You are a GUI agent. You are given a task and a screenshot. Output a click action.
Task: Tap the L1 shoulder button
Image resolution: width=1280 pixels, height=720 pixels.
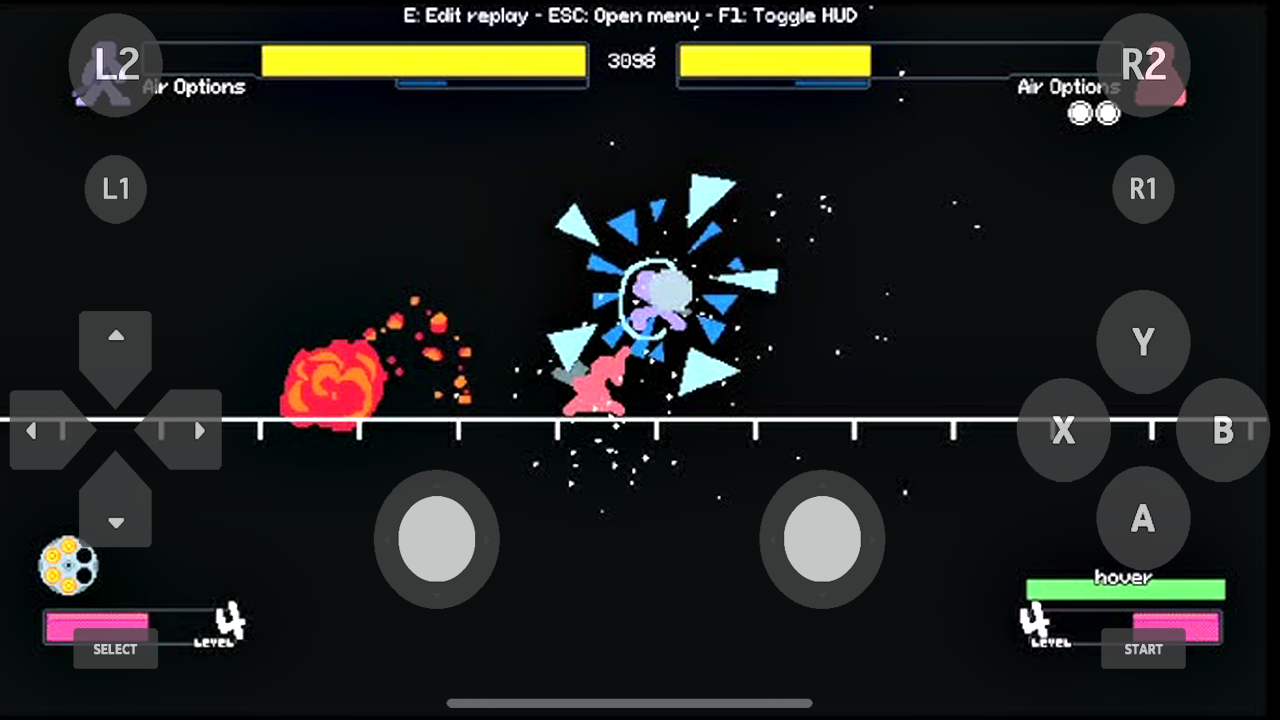click(x=115, y=189)
